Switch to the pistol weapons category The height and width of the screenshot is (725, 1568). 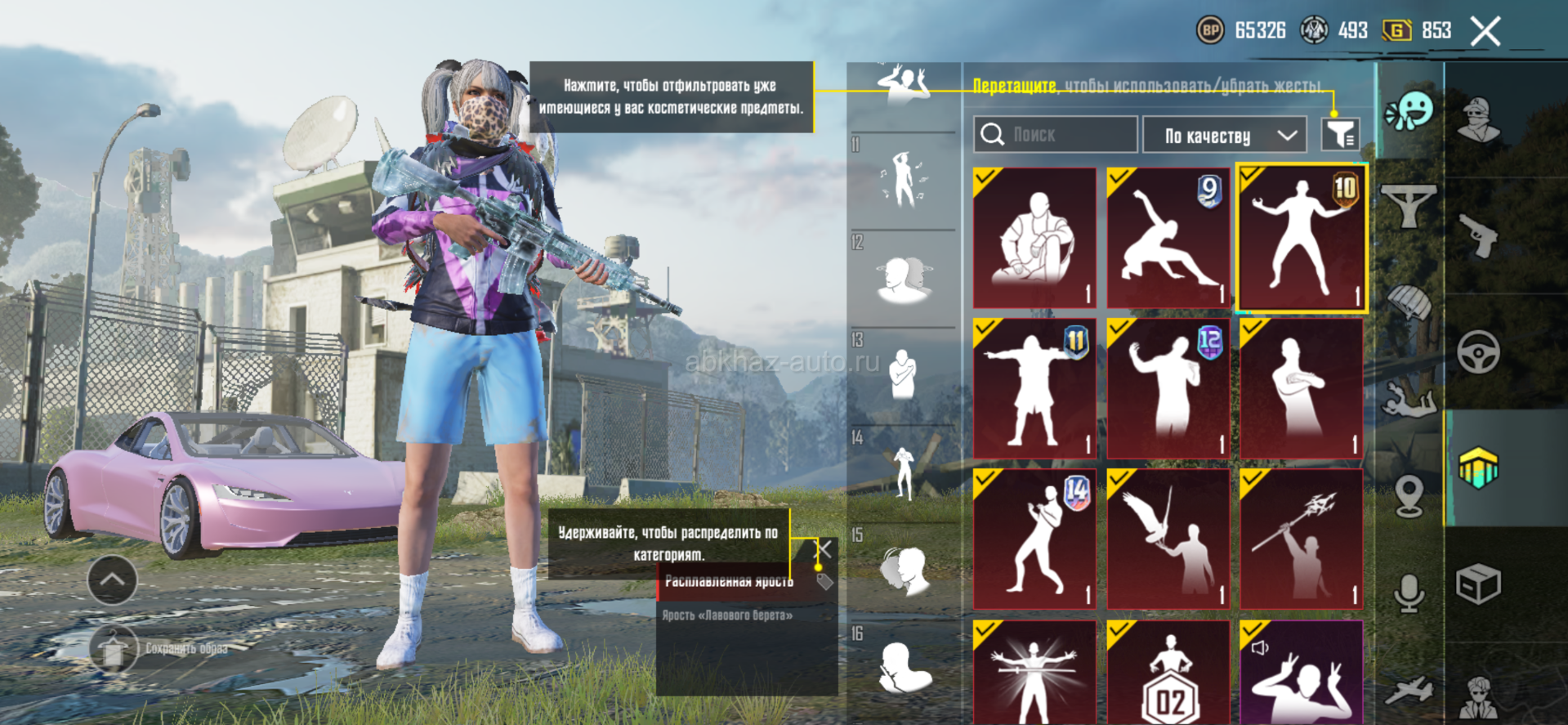coord(1478,237)
